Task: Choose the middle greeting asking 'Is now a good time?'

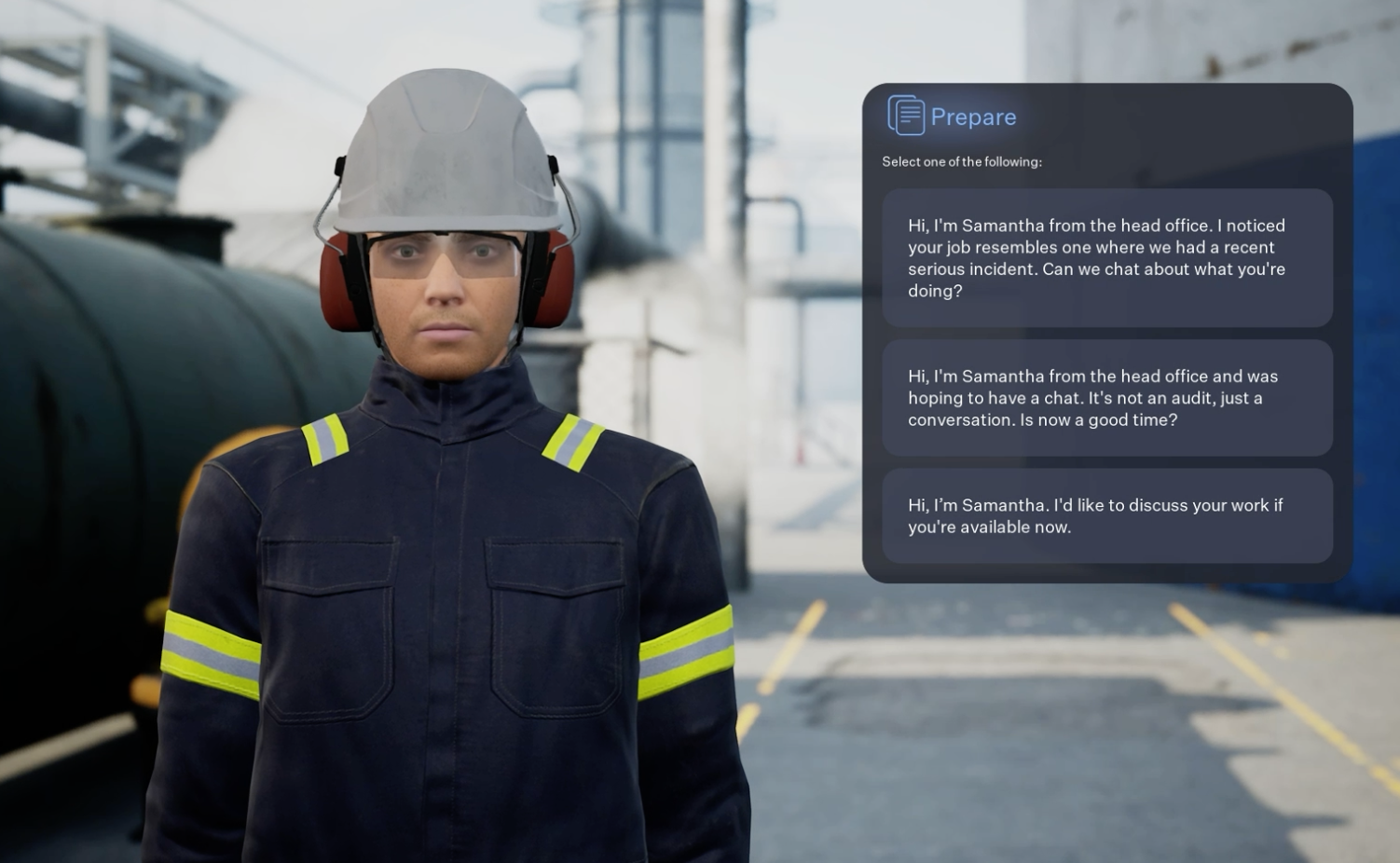Action: click(1107, 398)
